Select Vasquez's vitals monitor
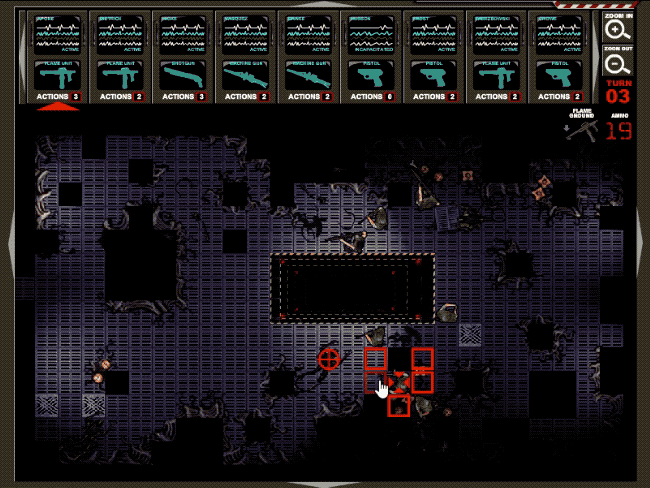The height and width of the screenshot is (488, 650). click(x=245, y=34)
